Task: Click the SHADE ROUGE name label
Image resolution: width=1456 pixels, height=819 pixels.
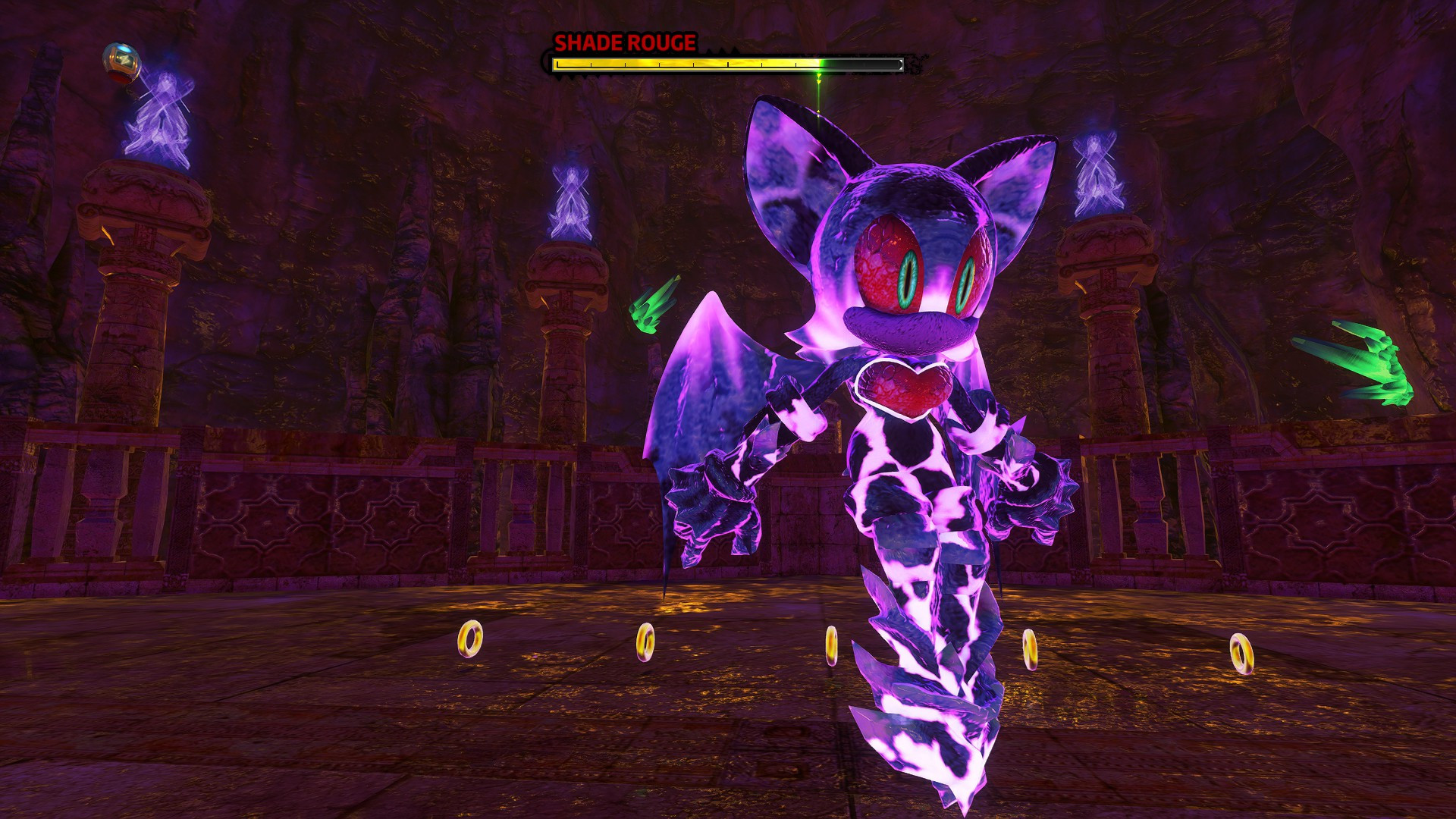Action: pyautogui.click(x=623, y=42)
